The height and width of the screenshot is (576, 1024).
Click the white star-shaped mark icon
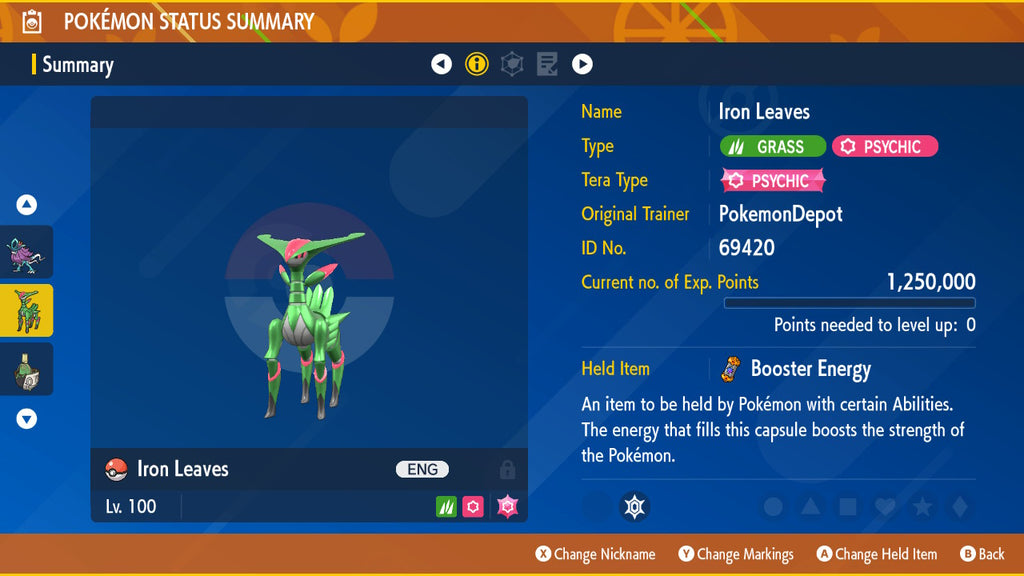tap(633, 507)
